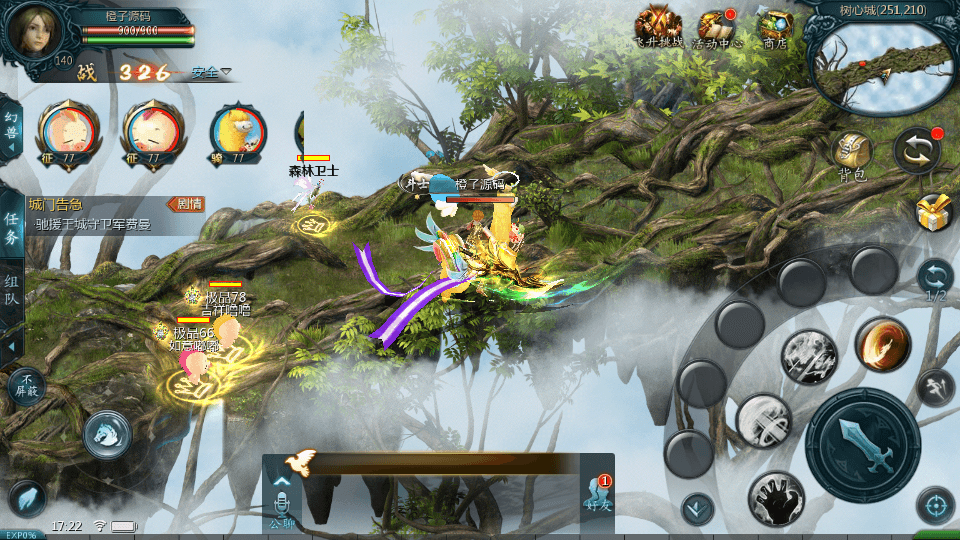Switch to the 任务 quest tab

(11, 227)
